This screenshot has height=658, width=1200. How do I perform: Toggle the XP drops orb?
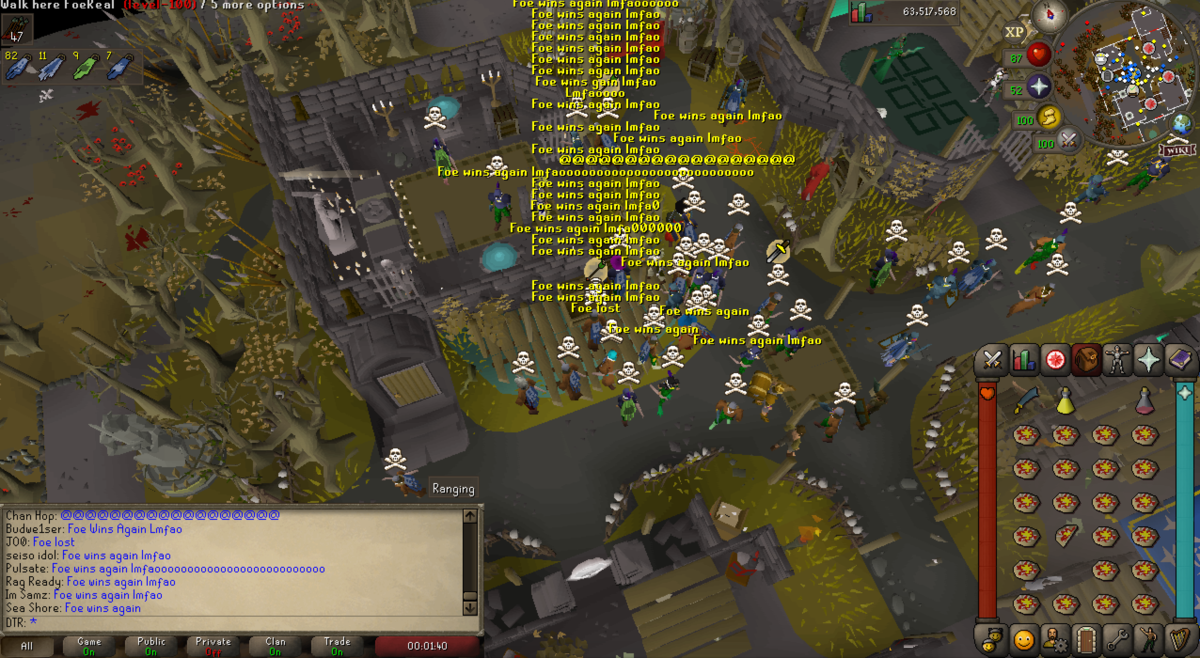(x=1015, y=32)
